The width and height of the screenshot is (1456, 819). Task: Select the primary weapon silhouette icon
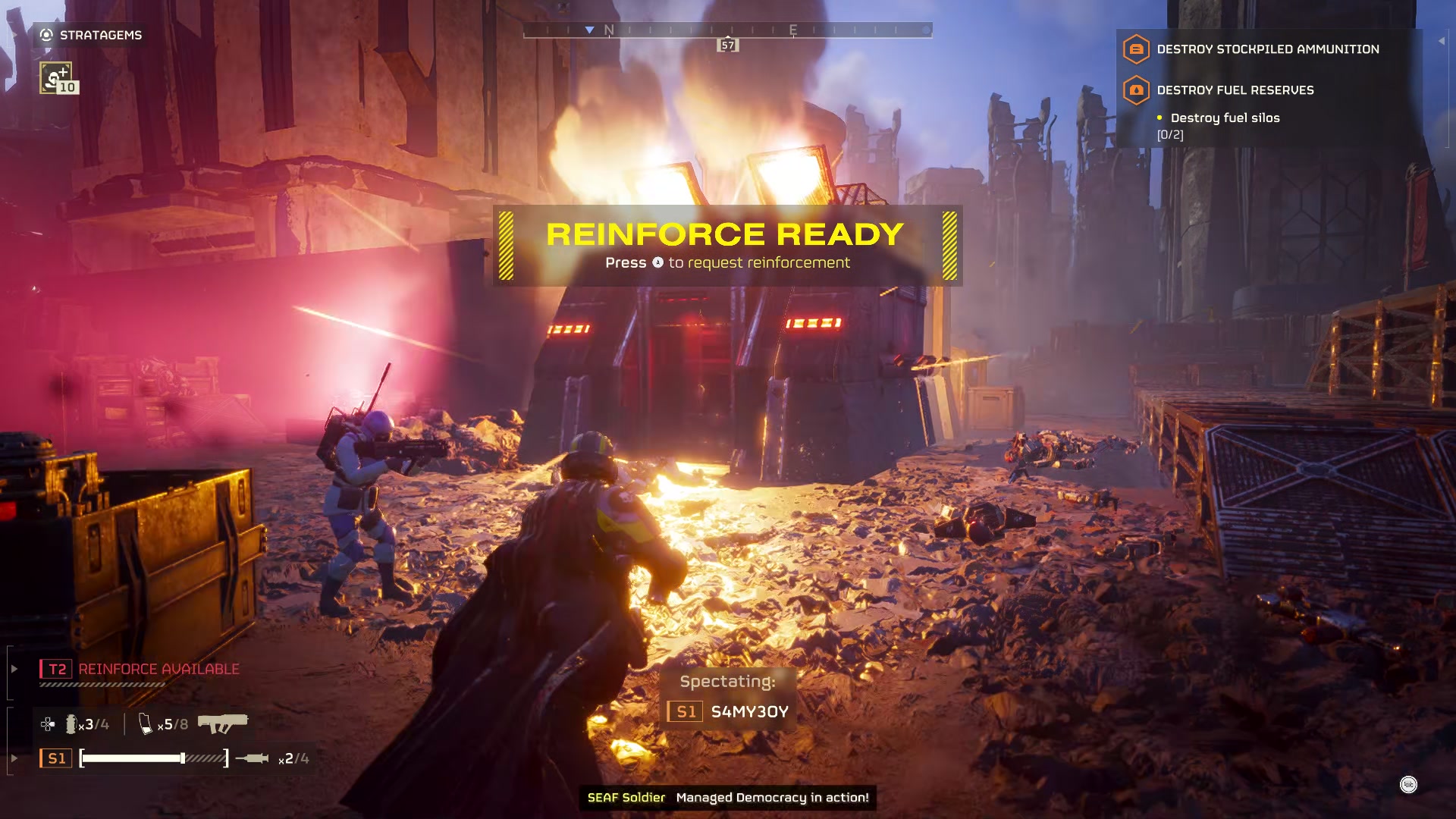click(x=224, y=722)
